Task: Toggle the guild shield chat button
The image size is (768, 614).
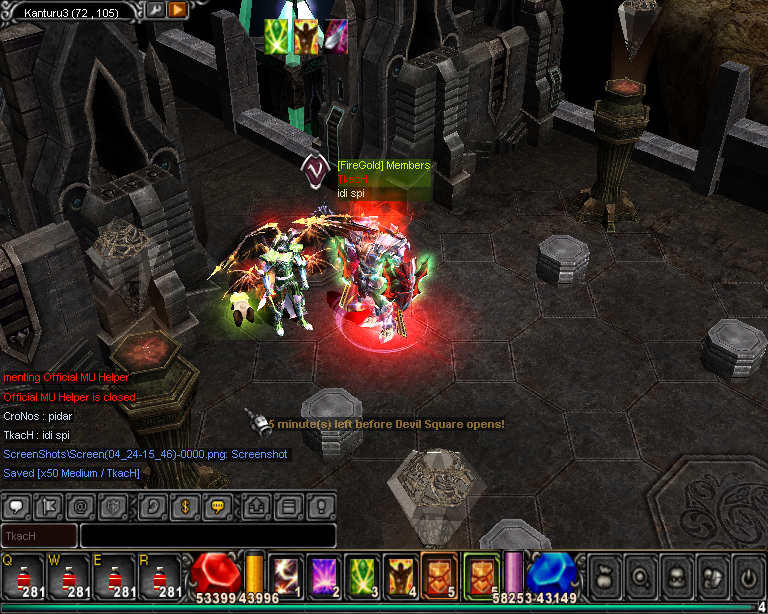Action: (115, 506)
